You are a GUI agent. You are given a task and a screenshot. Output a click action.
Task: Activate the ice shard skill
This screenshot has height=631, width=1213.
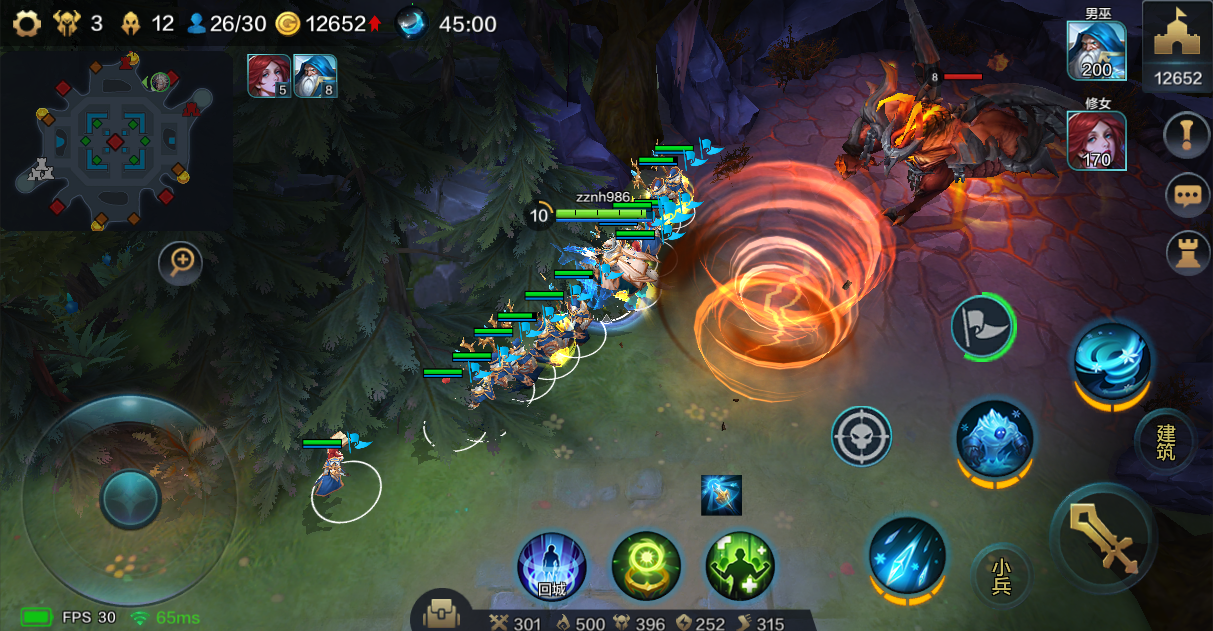[907, 556]
